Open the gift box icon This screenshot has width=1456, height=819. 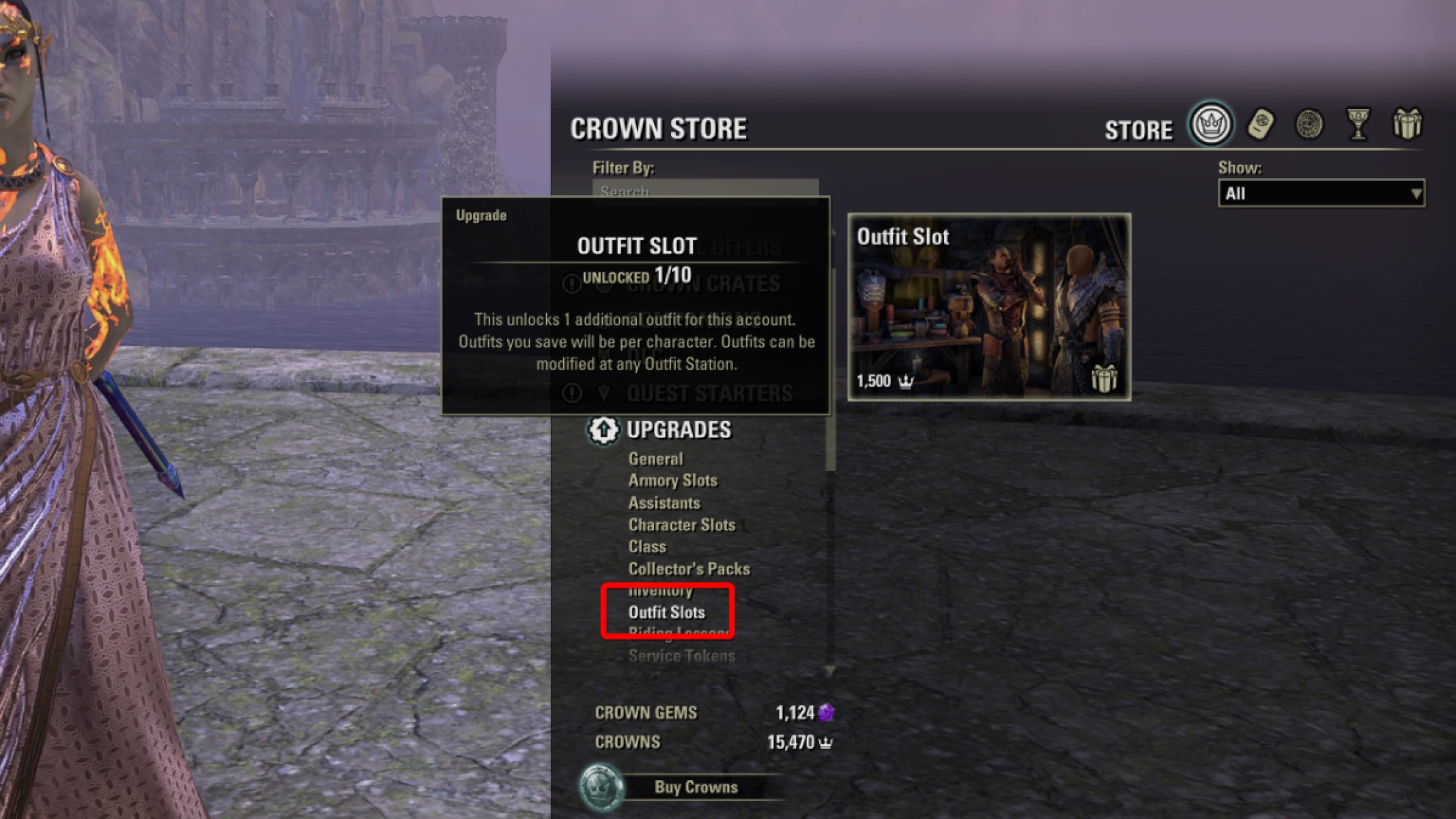point(1408,124)
